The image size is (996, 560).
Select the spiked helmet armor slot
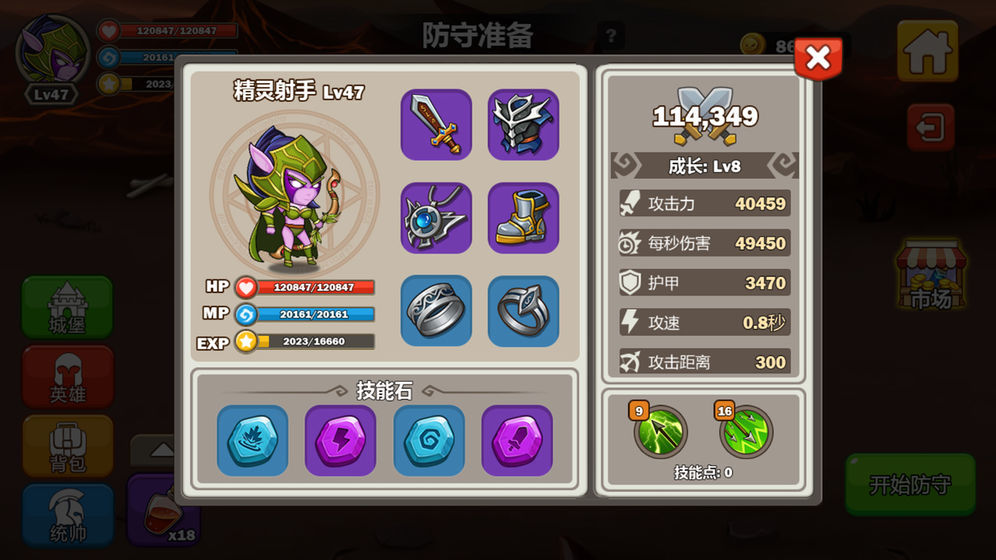523,125
